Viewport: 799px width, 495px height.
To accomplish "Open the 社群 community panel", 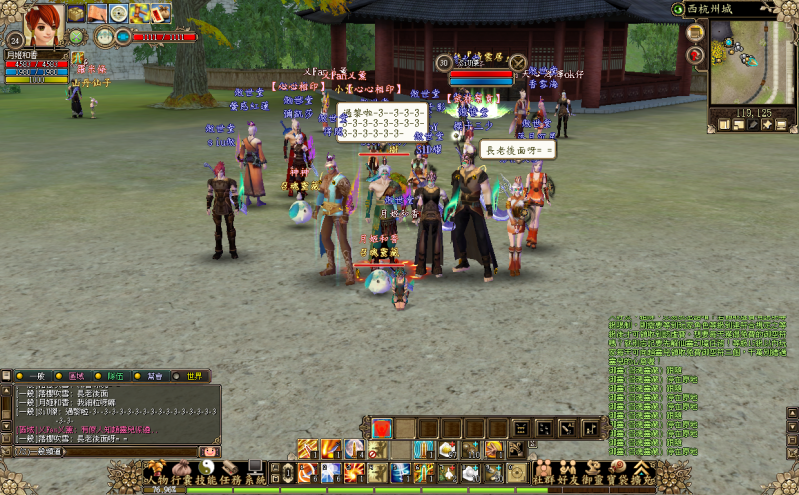I will point(543,477).
